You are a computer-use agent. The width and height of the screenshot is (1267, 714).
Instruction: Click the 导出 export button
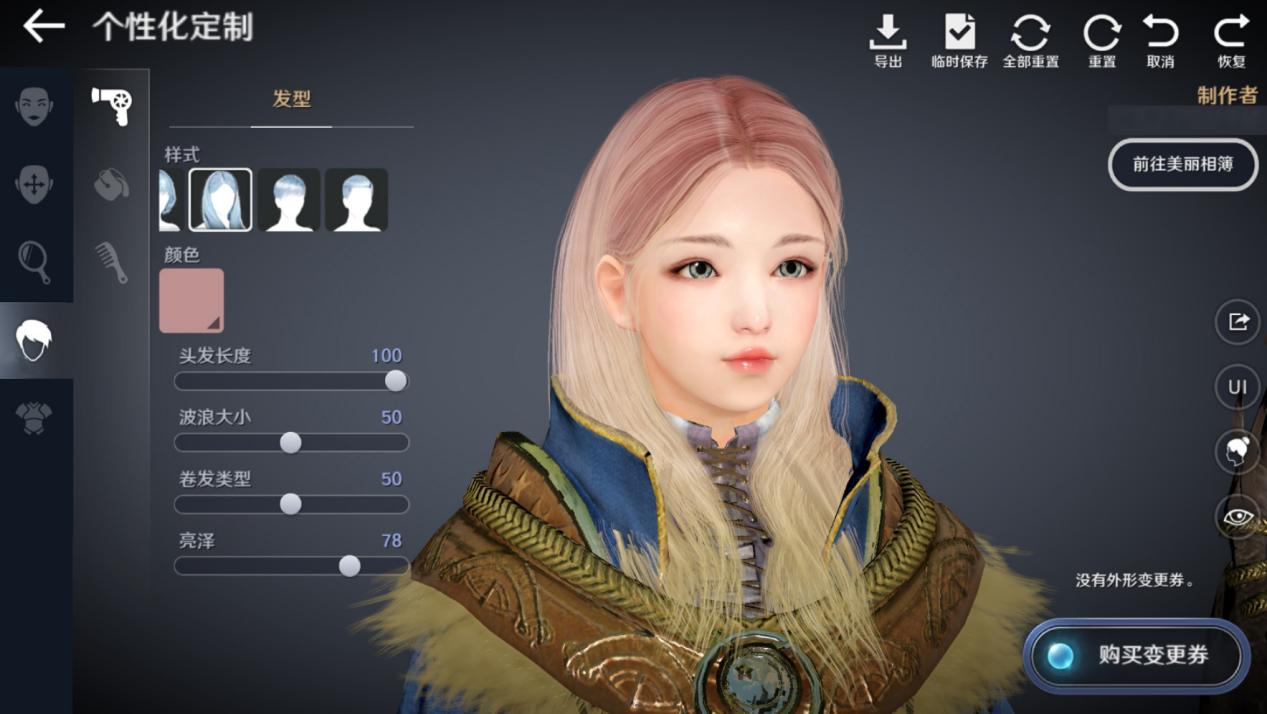887,40
